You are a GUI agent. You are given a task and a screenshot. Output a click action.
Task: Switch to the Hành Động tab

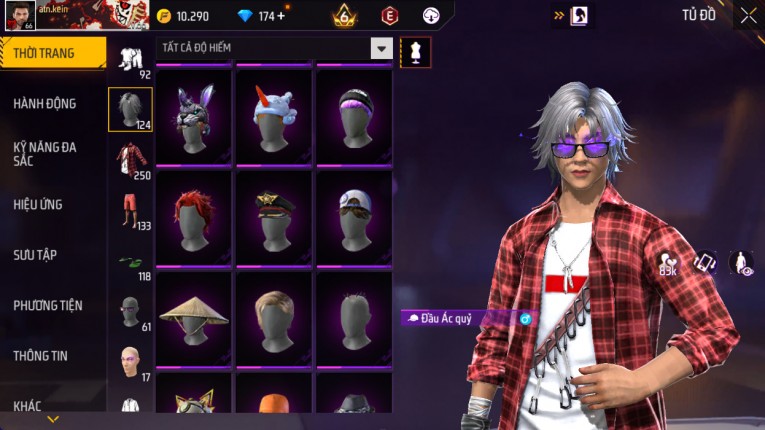(45, 103)
